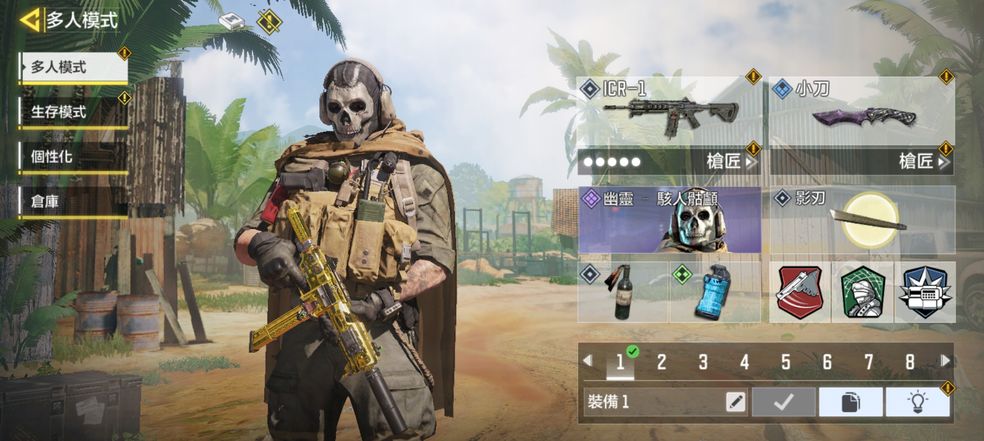Open the lightbulb recommendation button
This screenshot has height=441, width=984.
click(x=916, y=402)
